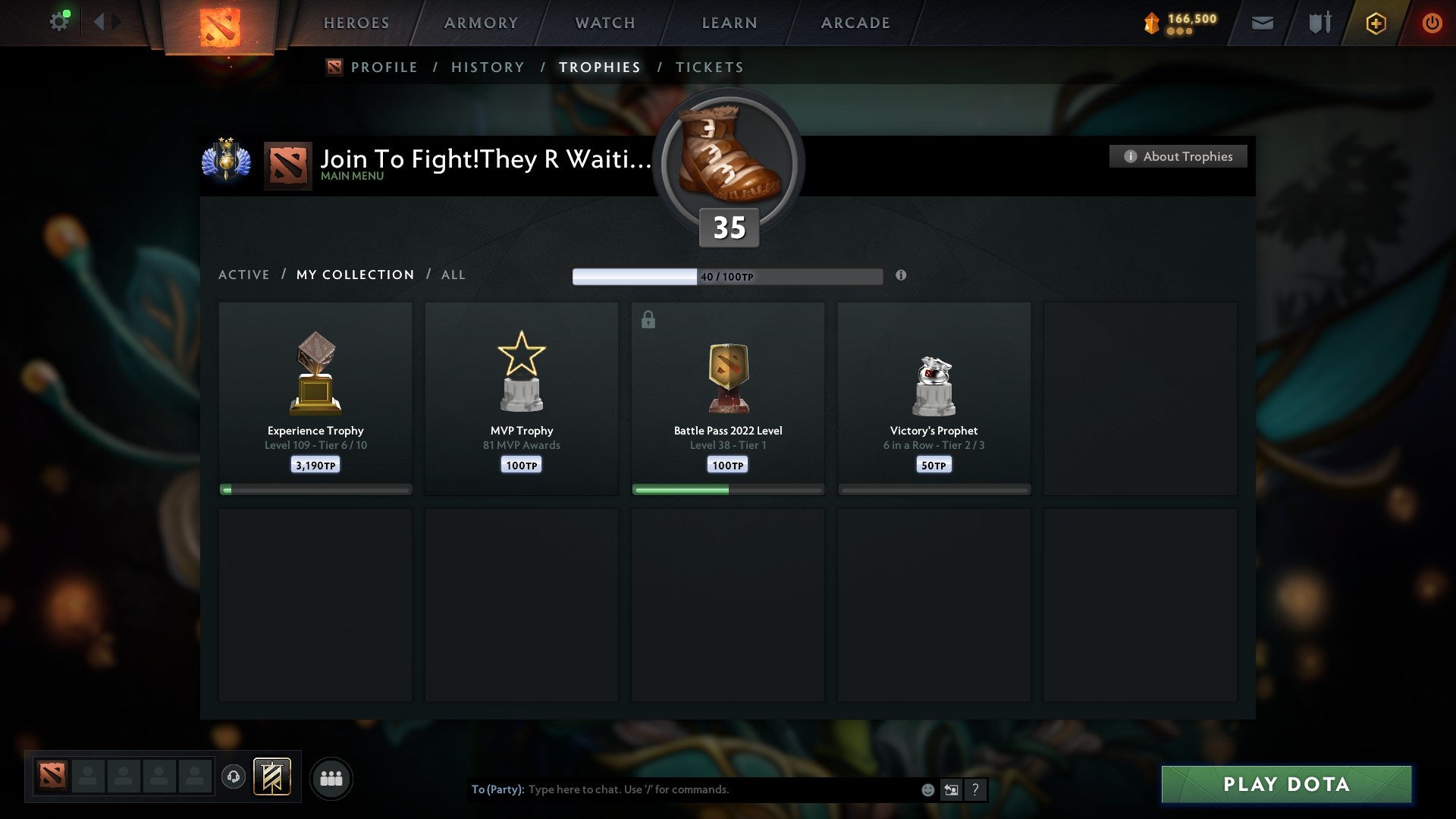Open About Trophies

point(1178,156)
